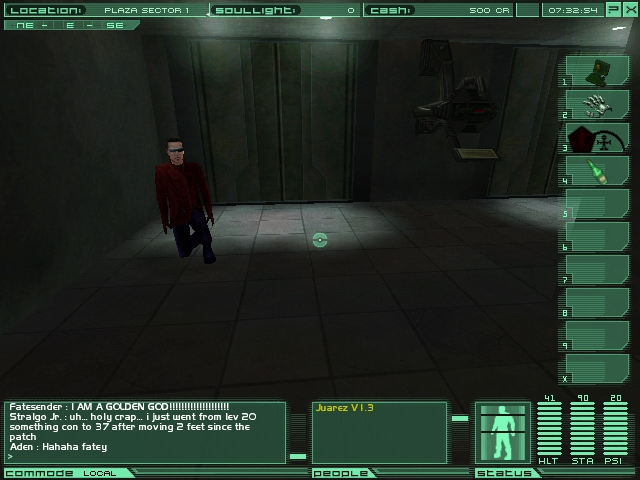
Task: Select the green device in slot 1
Action: point(599,70)
